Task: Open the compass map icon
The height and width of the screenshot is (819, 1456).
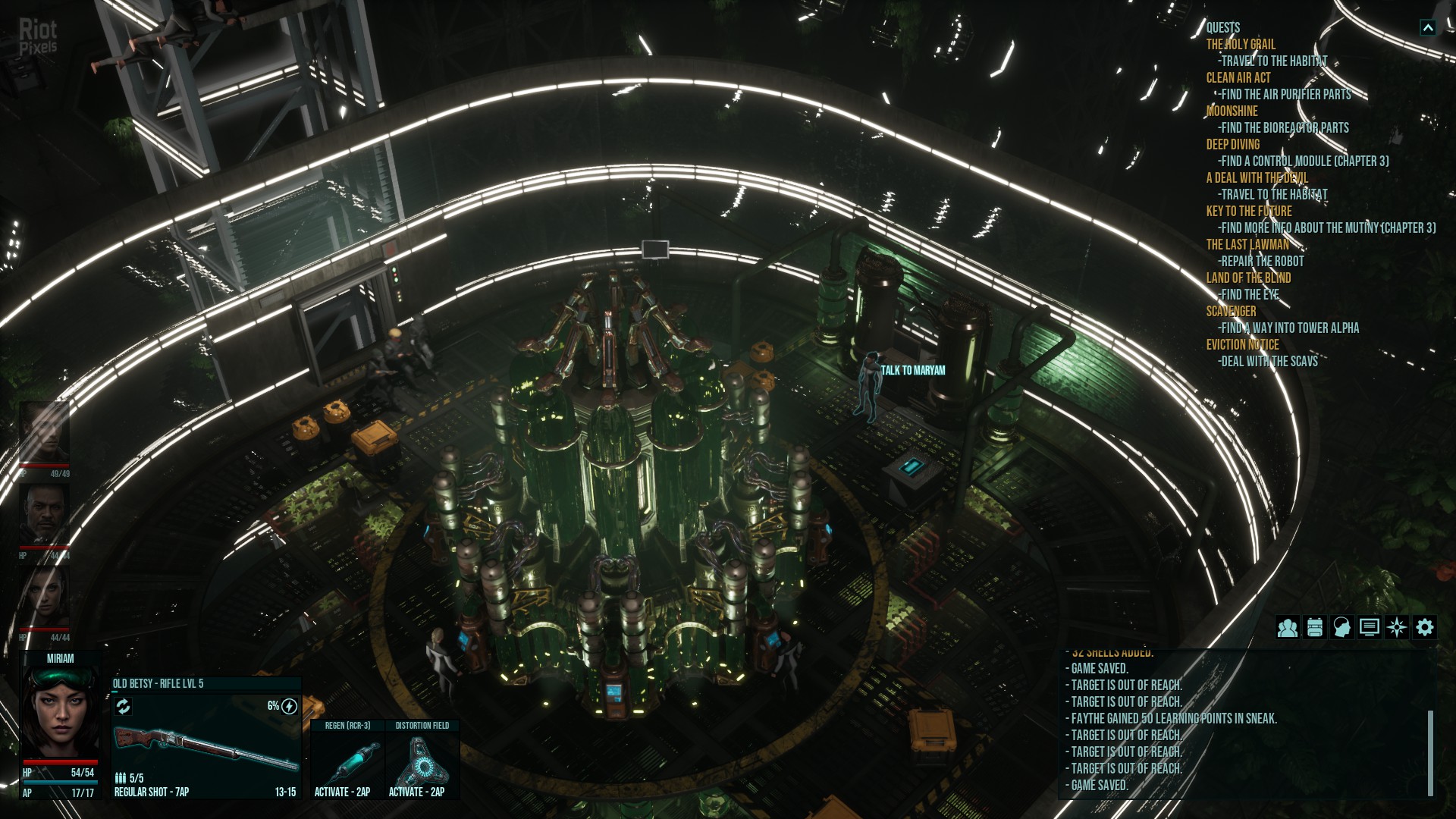Action: point(1396,628)
